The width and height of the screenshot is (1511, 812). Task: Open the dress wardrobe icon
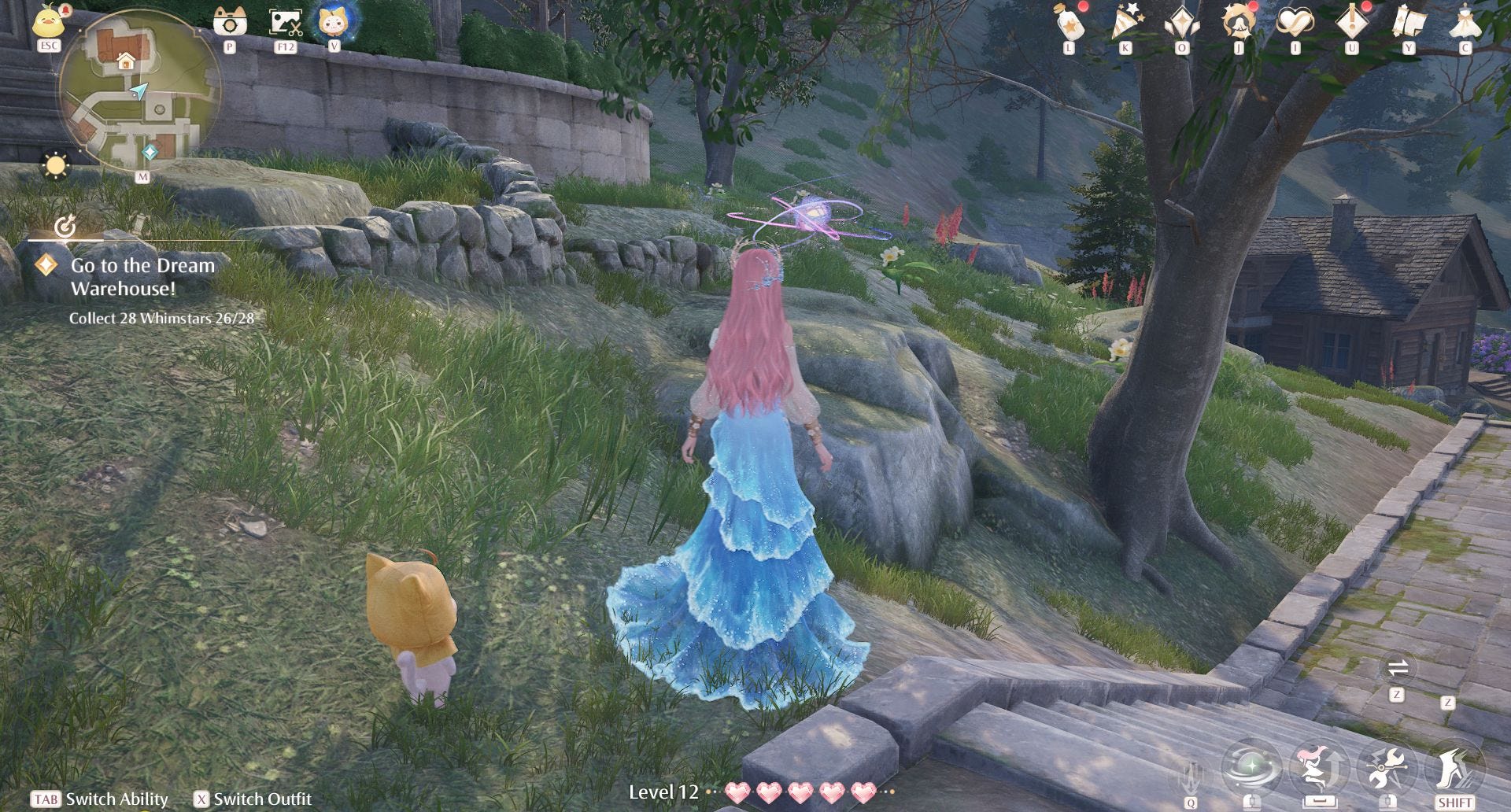1465,22
